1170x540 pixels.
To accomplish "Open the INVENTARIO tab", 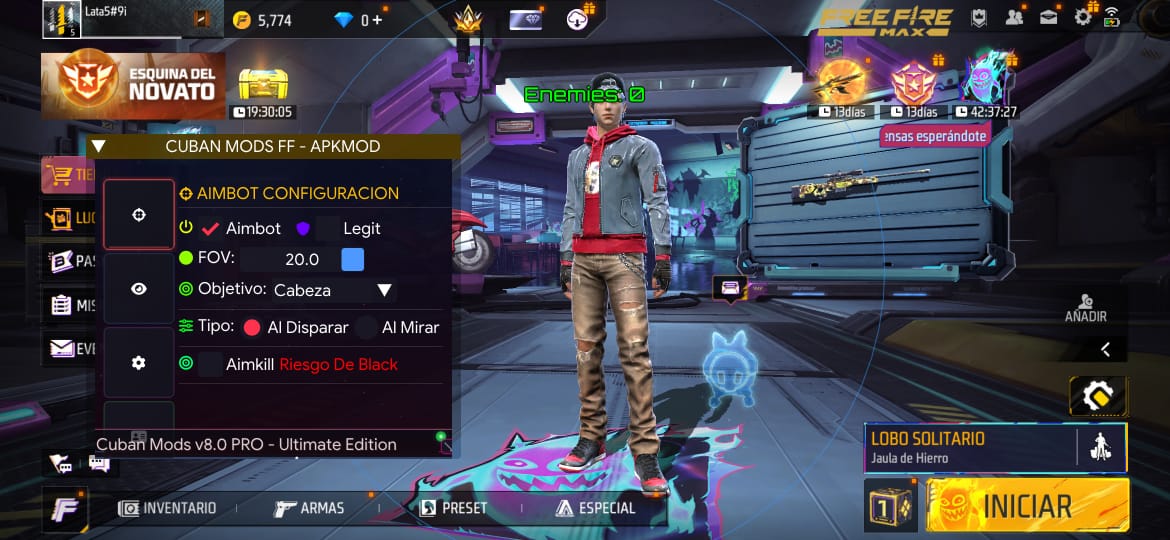I will pos(167,508).
